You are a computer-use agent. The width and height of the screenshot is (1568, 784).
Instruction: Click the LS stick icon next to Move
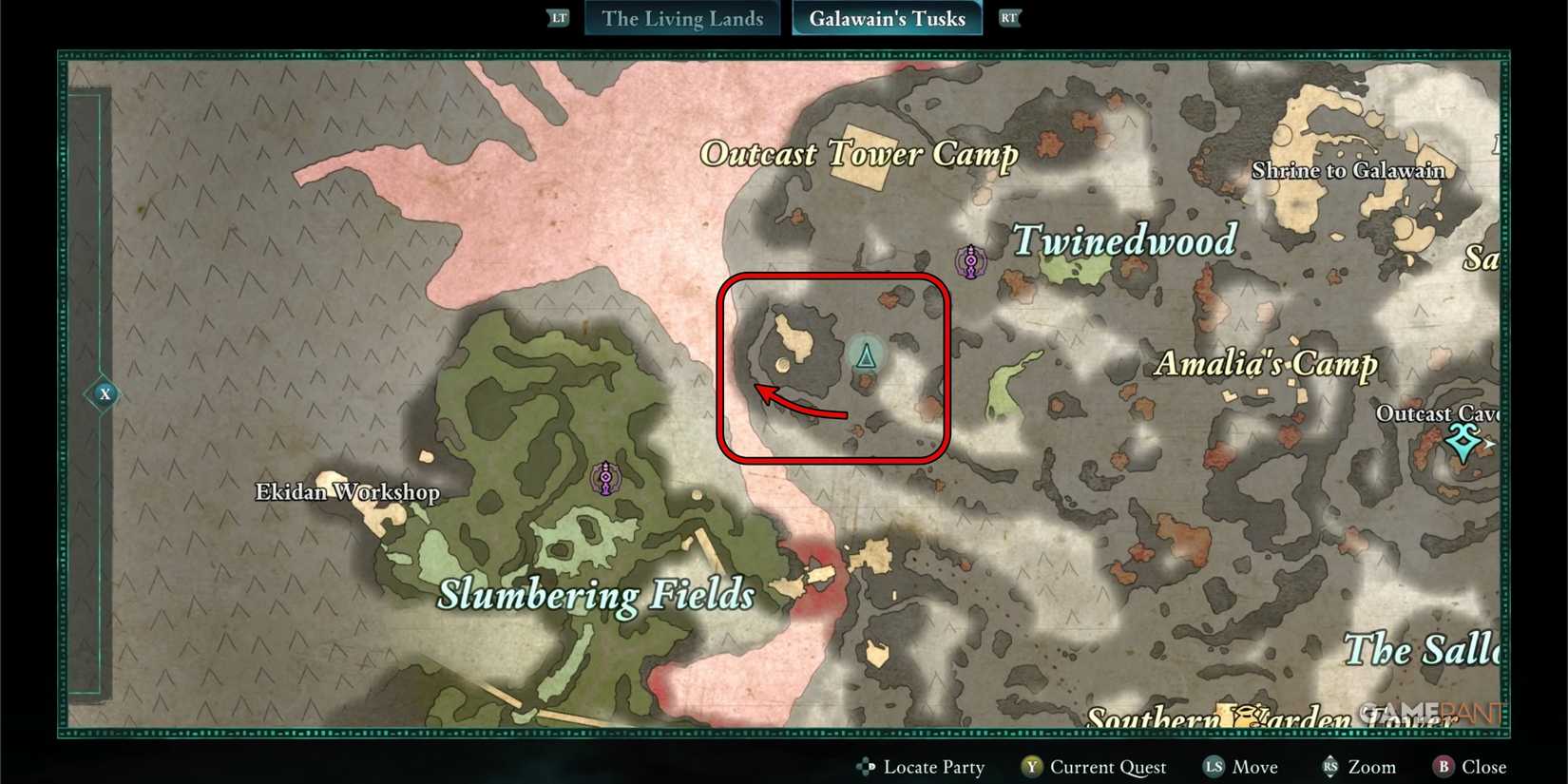coord(1213,766)
